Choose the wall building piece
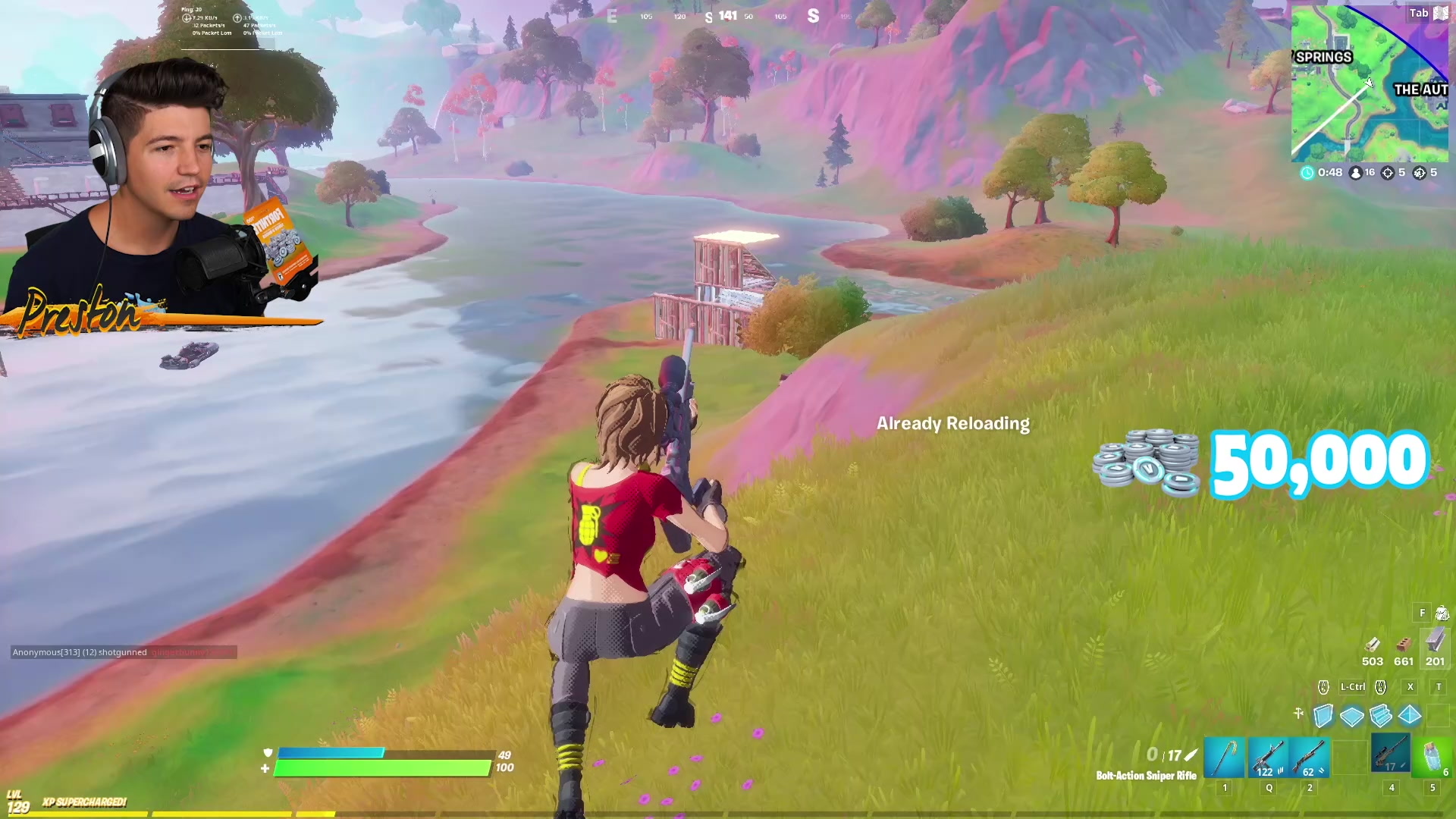The image size is (1456, 819). pos(1323,716)
